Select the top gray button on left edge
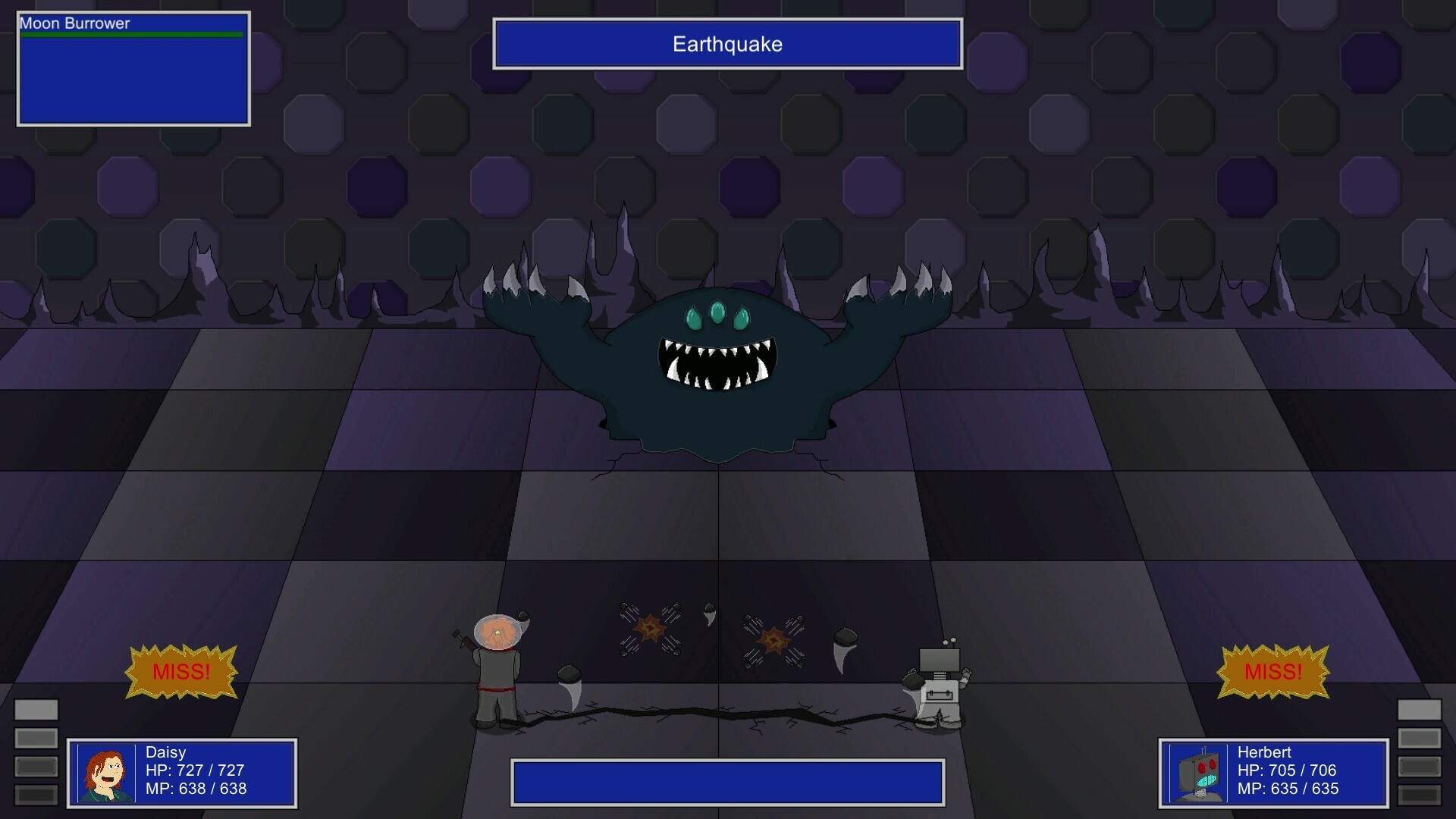1456x819 pixels. click(x=36, y=709)
